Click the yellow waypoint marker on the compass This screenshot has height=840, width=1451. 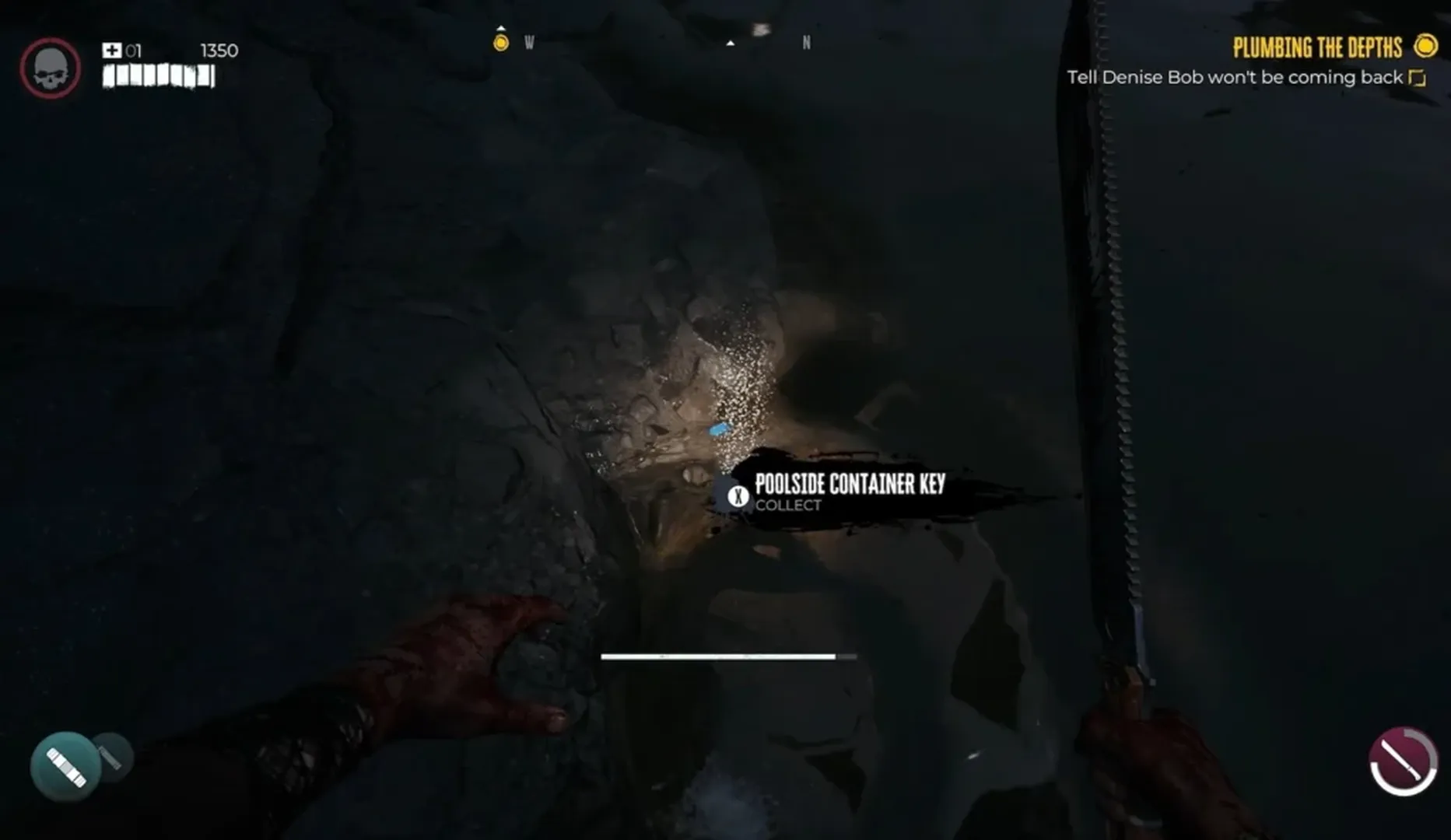click(500, 43)
